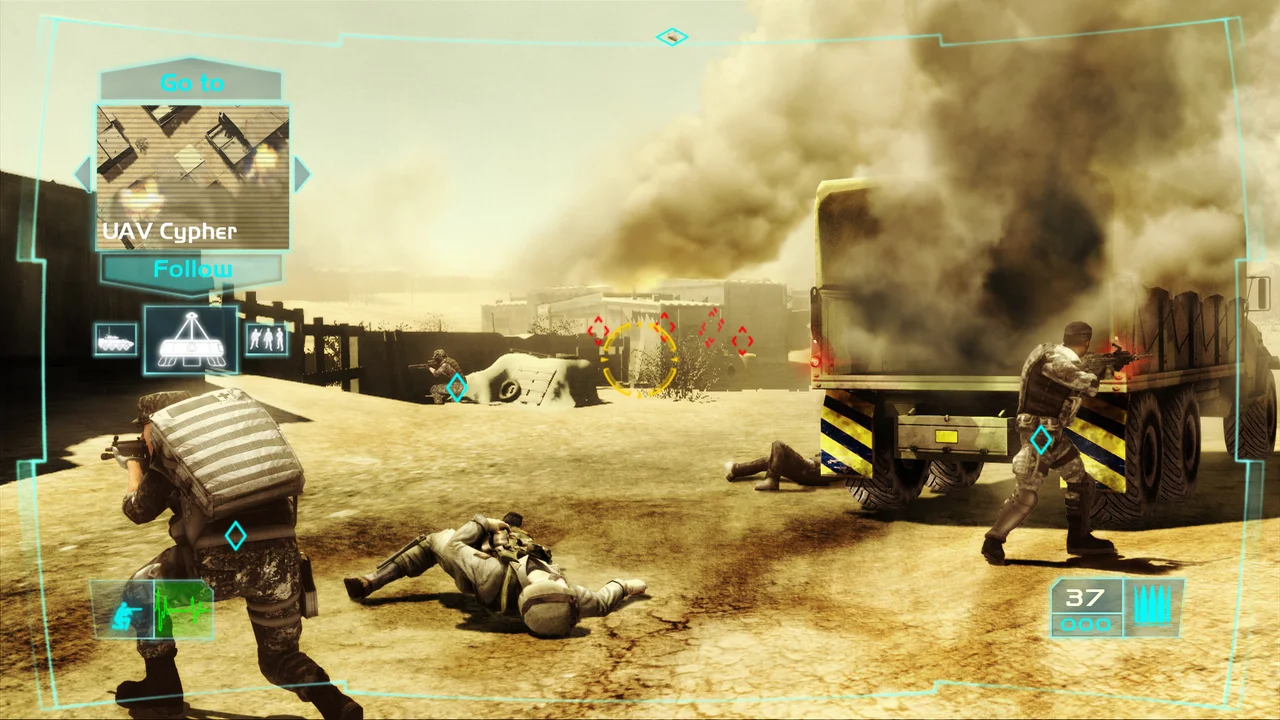This screenshot has height=720, width=1280.
Task: Select the UAV Cypher name label
Action: [168, 231]
